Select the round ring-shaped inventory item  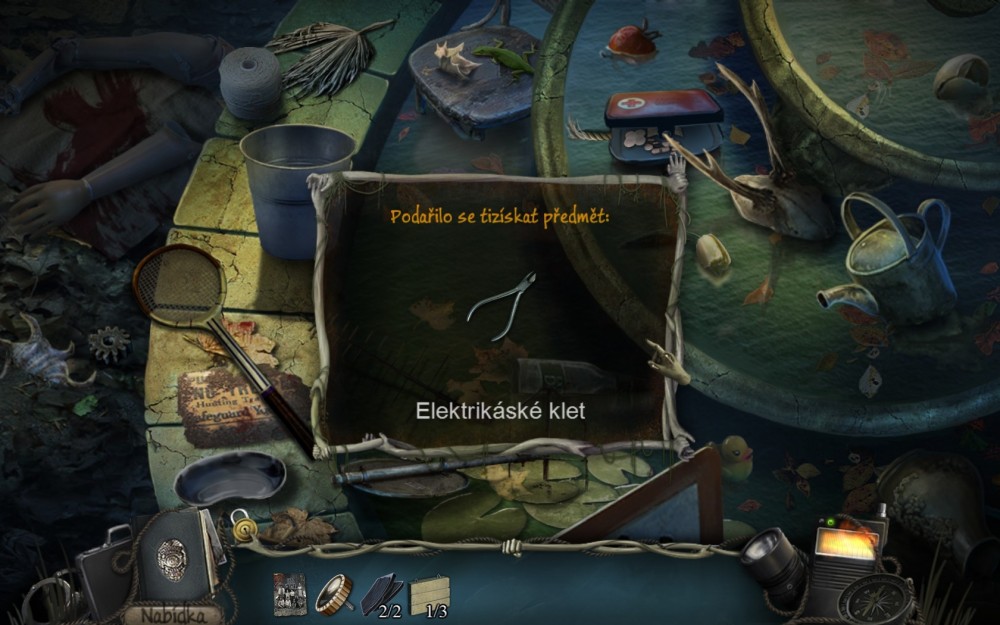(x=335, y=593)
